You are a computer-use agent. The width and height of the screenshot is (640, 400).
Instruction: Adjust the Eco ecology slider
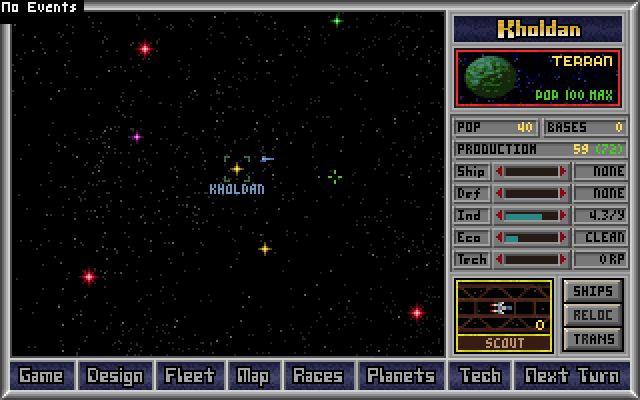click(x=531, y=238)
